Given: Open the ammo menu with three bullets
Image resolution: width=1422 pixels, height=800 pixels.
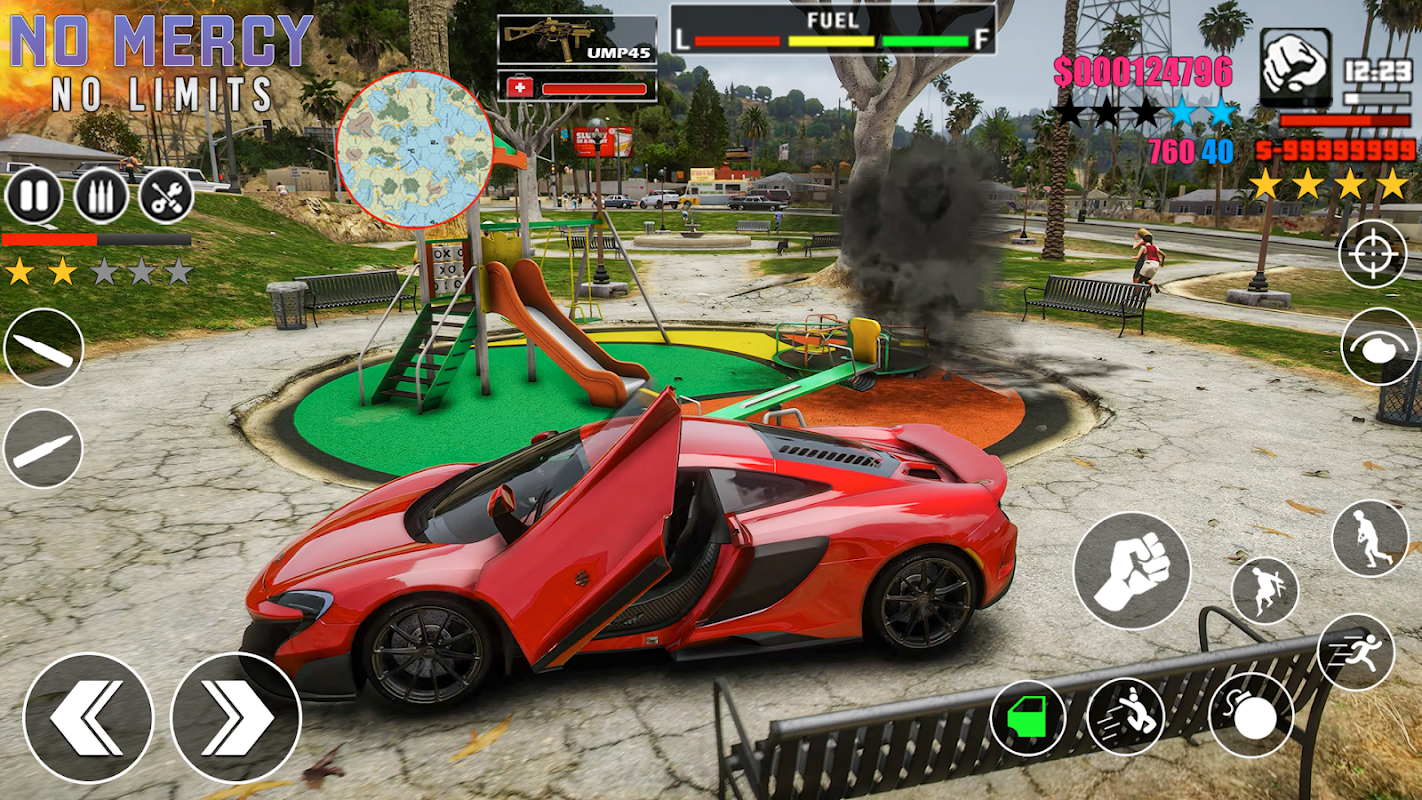Looking at the screenshot, I should tap(100, 196).
